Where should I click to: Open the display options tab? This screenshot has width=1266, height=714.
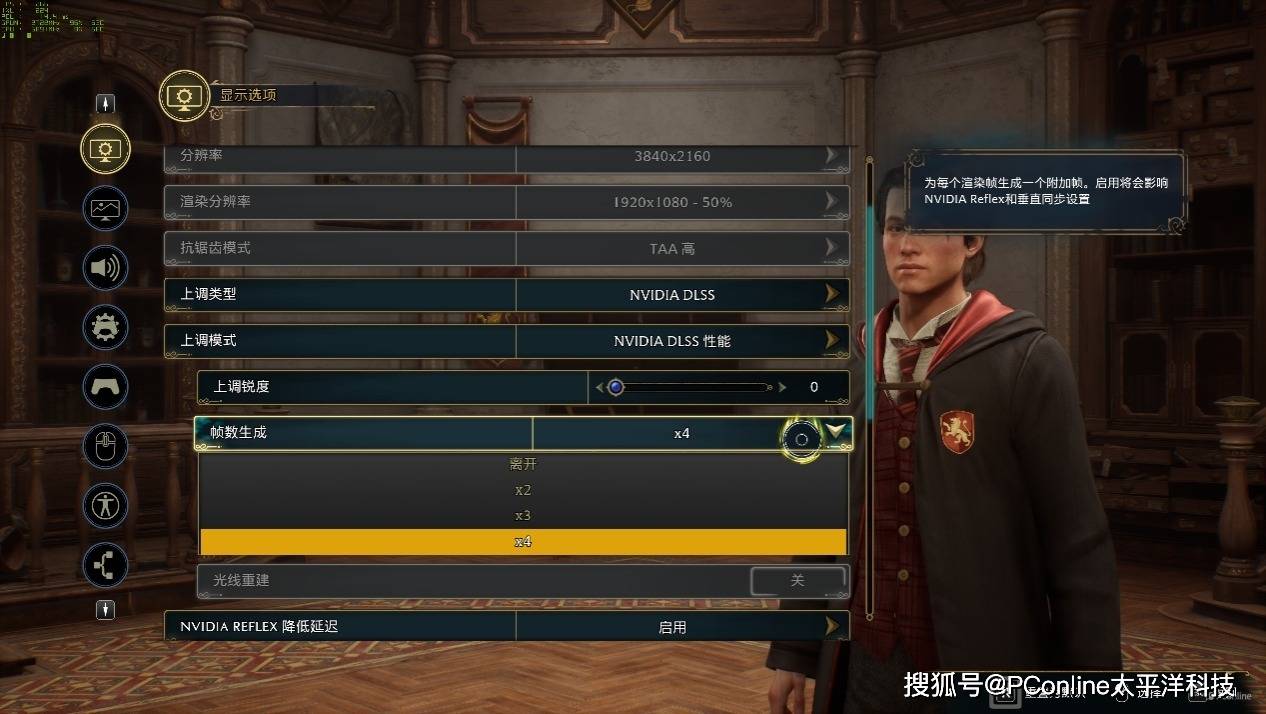105,149
